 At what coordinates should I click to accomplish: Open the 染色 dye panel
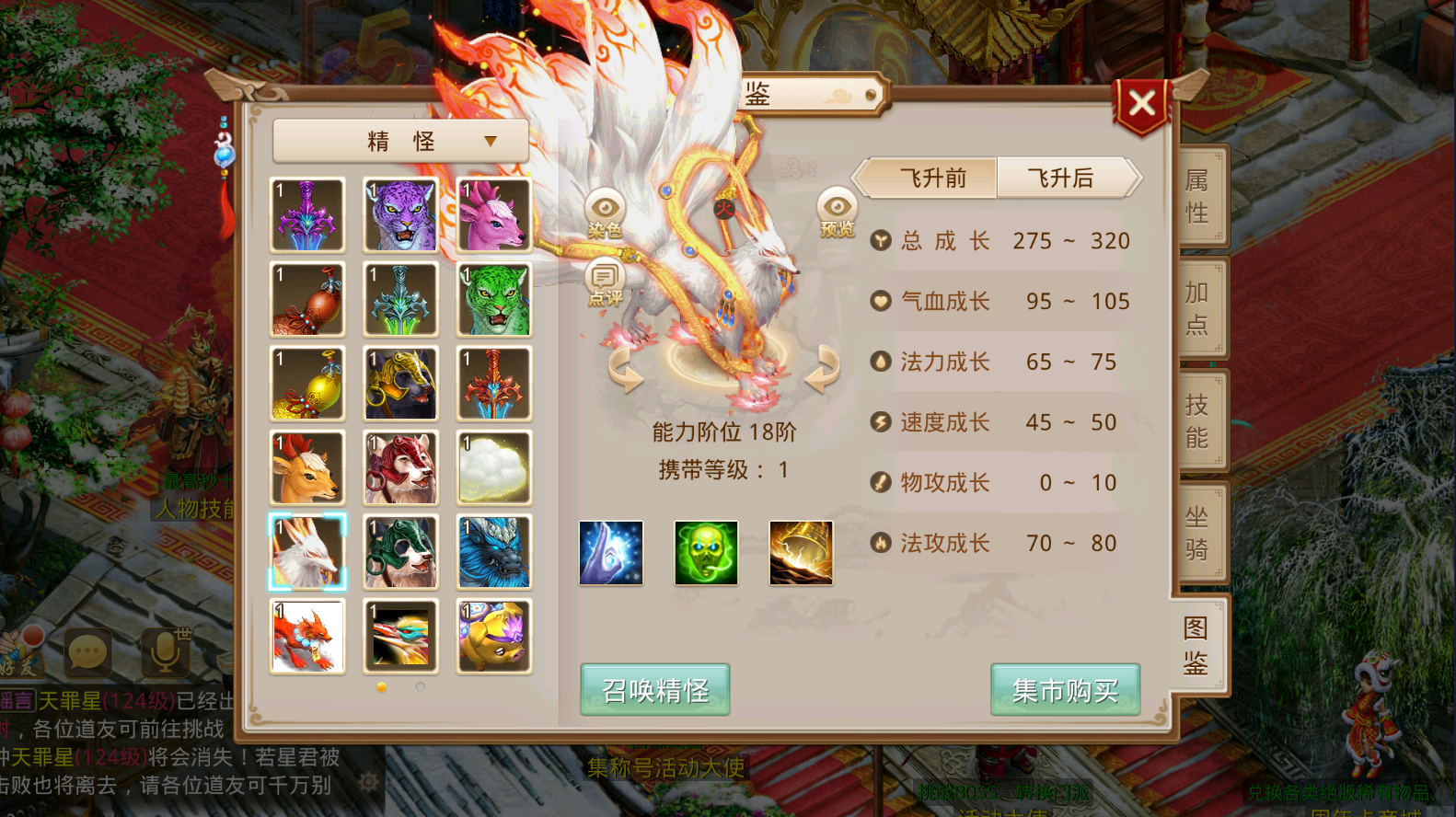point(607,217)
